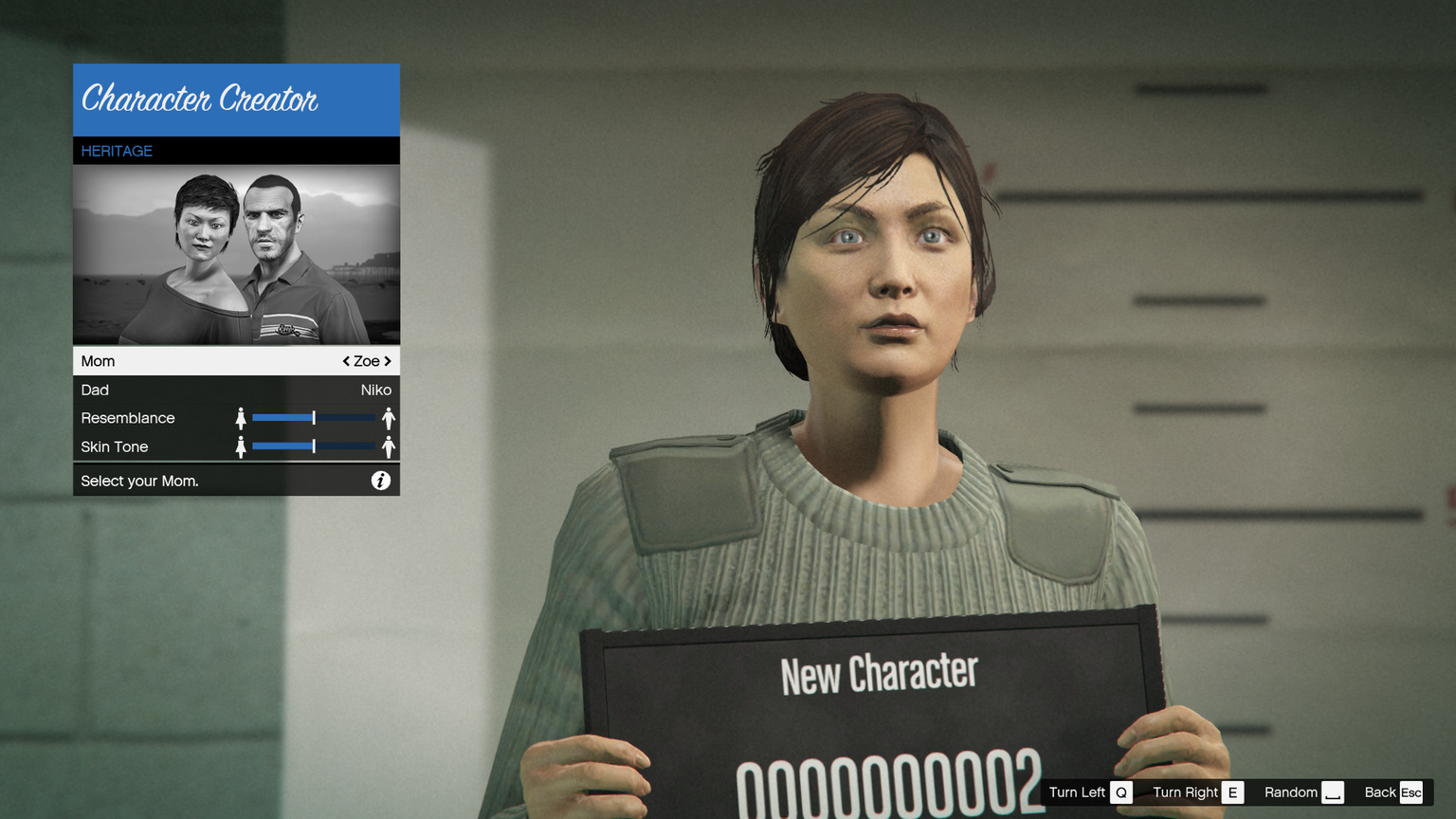
Task: Click the Turn Right control
Action: click(1196, 792)
